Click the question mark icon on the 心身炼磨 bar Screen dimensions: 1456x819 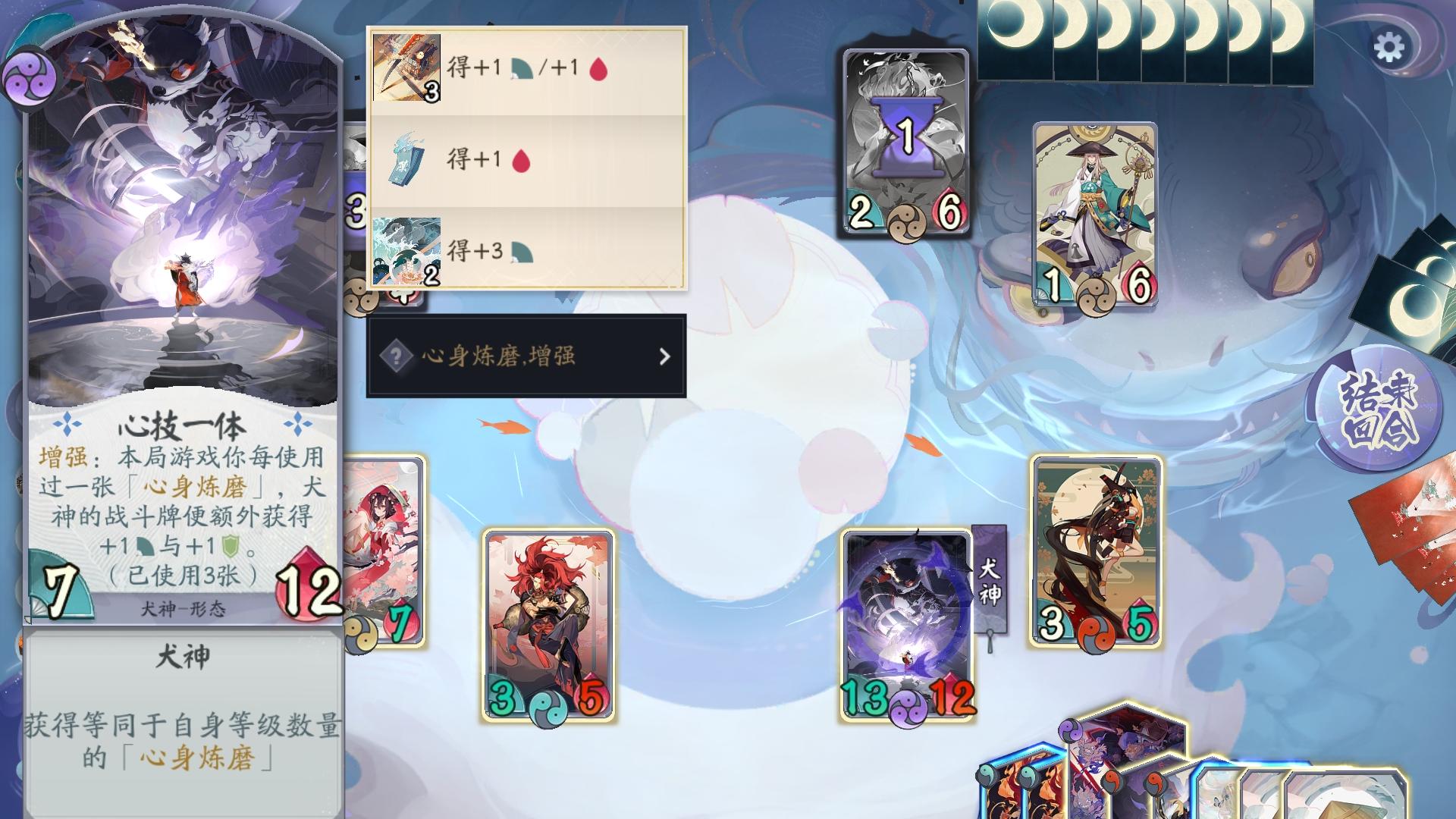click(x=397, y=356)
